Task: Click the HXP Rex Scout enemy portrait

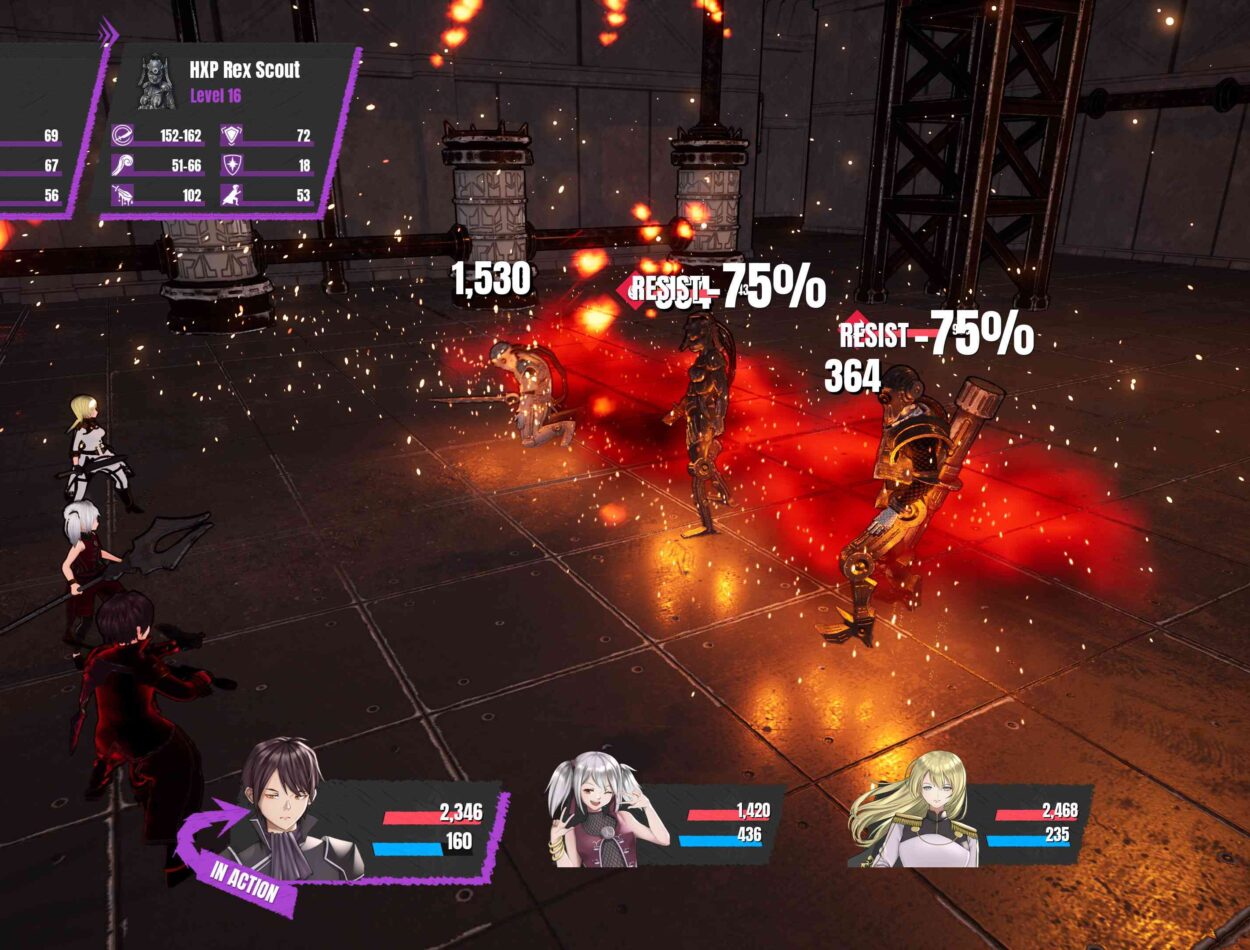Action: 156,80
